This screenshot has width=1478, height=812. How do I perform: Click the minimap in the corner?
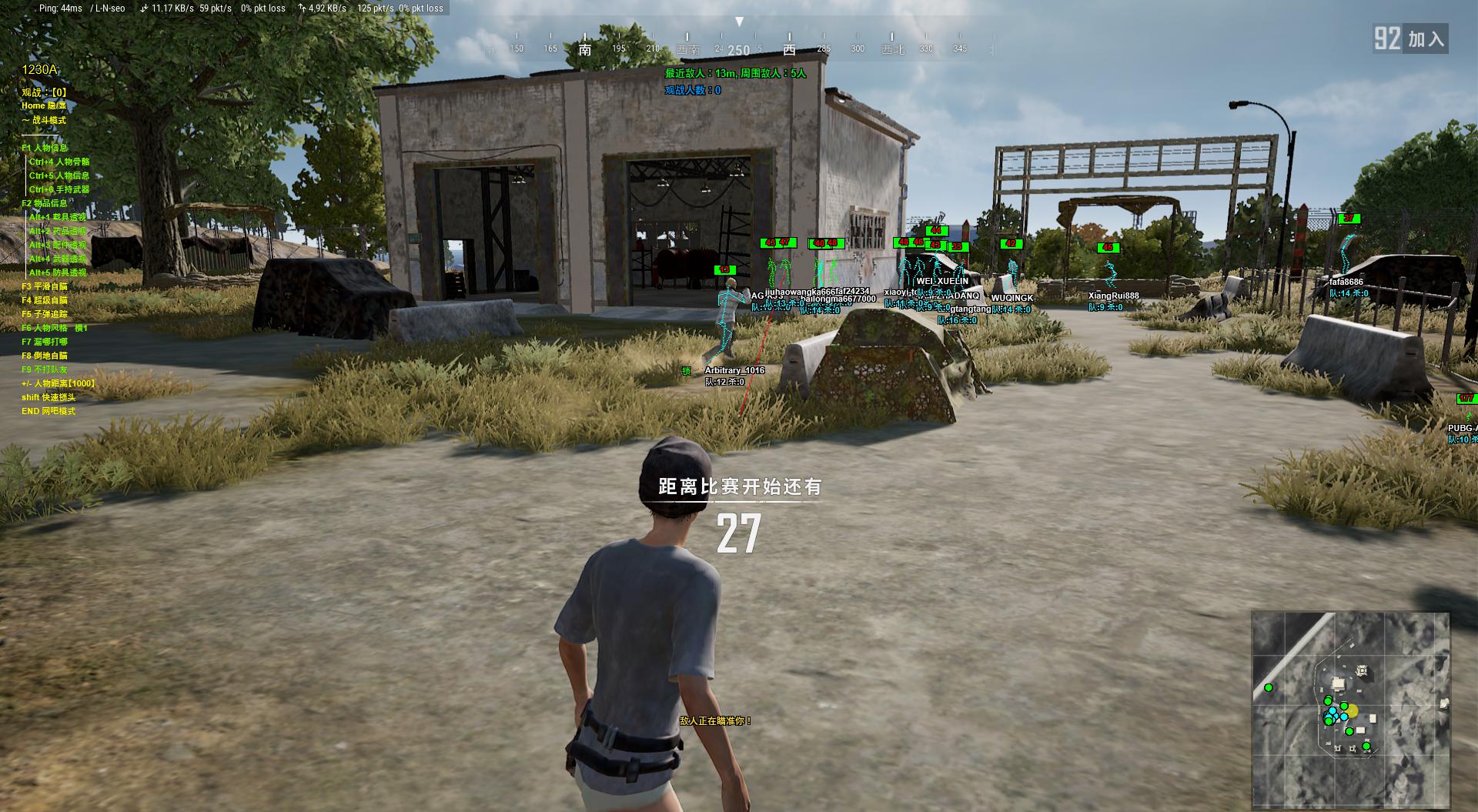click(x=1350, y=710)
